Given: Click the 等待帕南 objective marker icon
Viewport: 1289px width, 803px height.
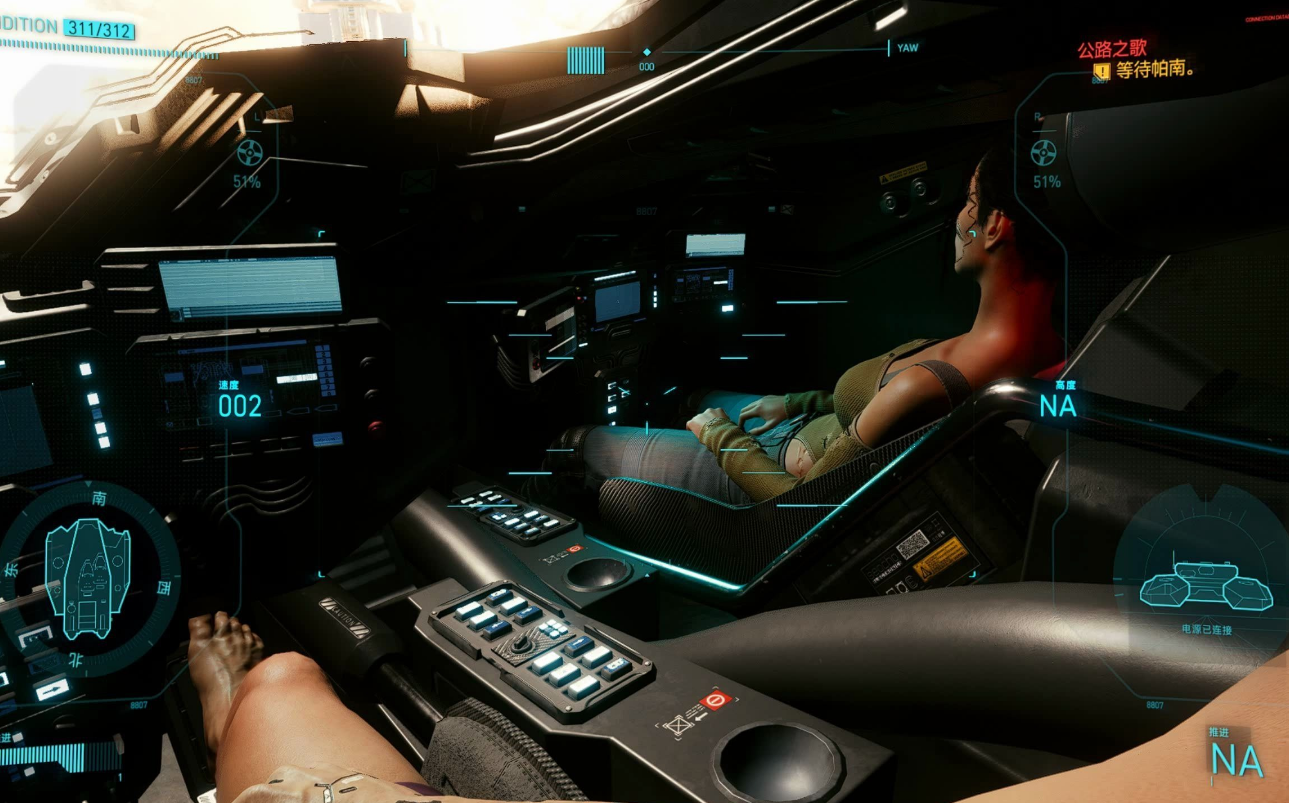Looking at the screenshot, I should [x=1101, y=71].
